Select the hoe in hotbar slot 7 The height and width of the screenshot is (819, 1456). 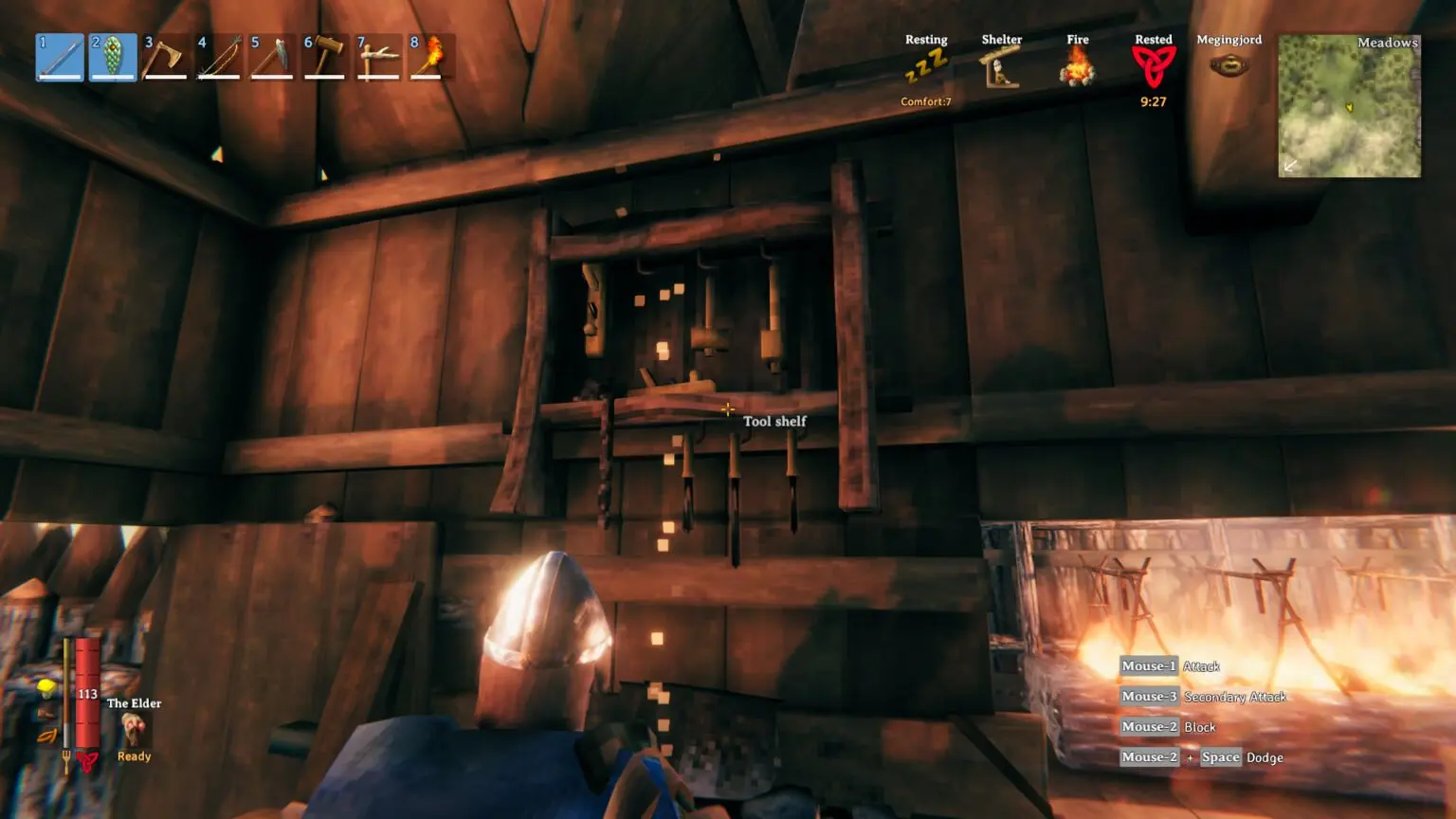coord(378,57)
